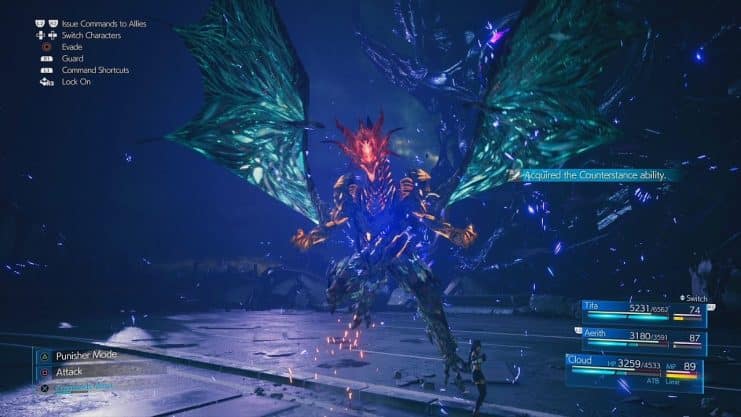Switch to Tifa's party panel
The image size is (741, 417).
coord(643,312)
